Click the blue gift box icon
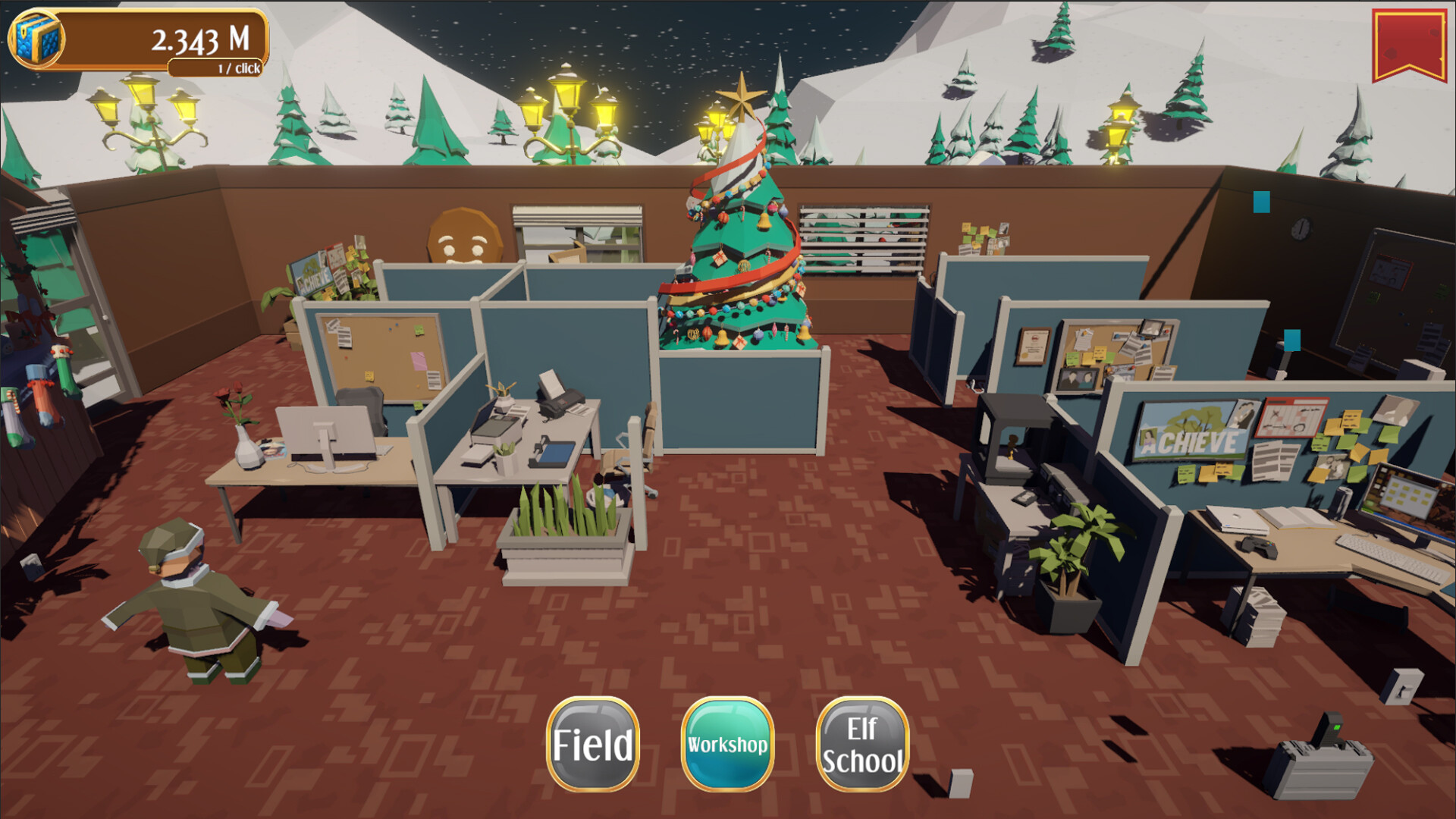1456x819 pixels. click(35, 38)
